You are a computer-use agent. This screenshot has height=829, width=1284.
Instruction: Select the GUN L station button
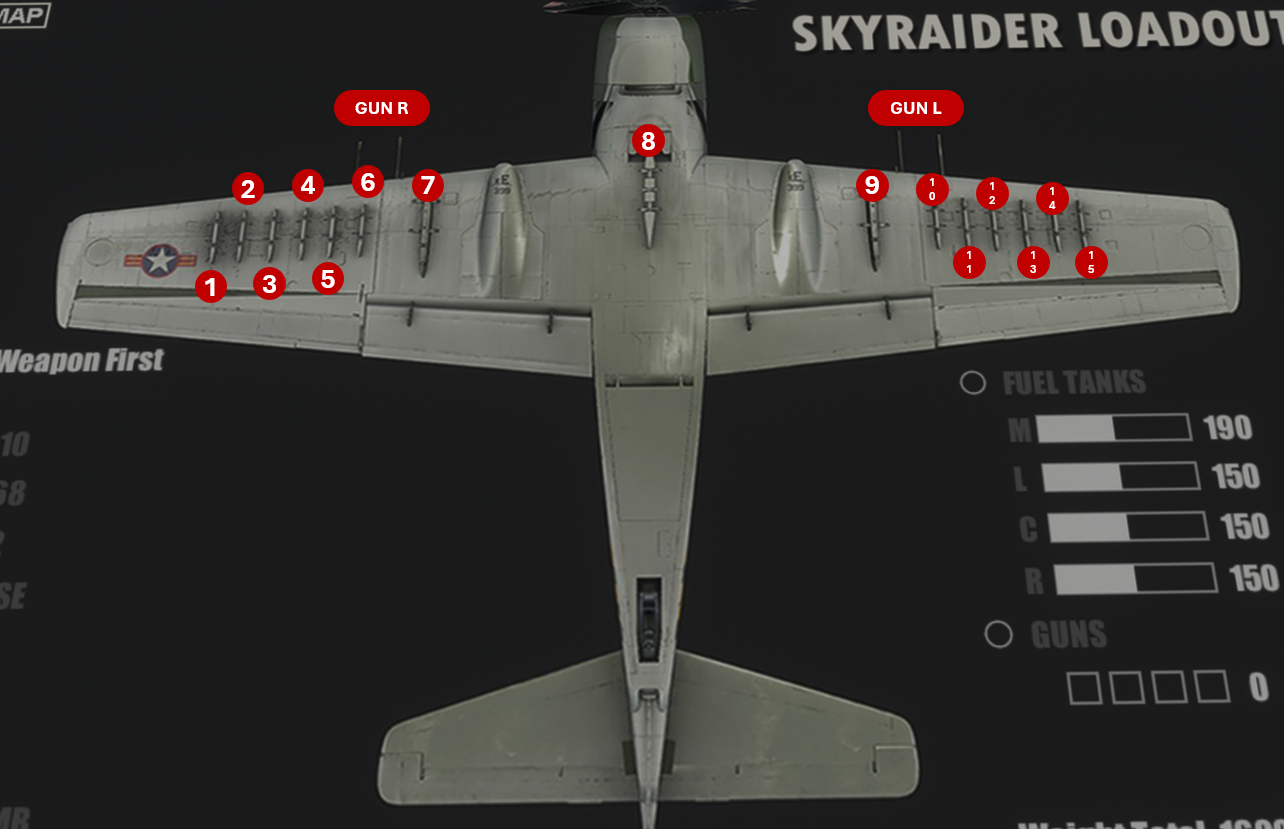point(915,108)
